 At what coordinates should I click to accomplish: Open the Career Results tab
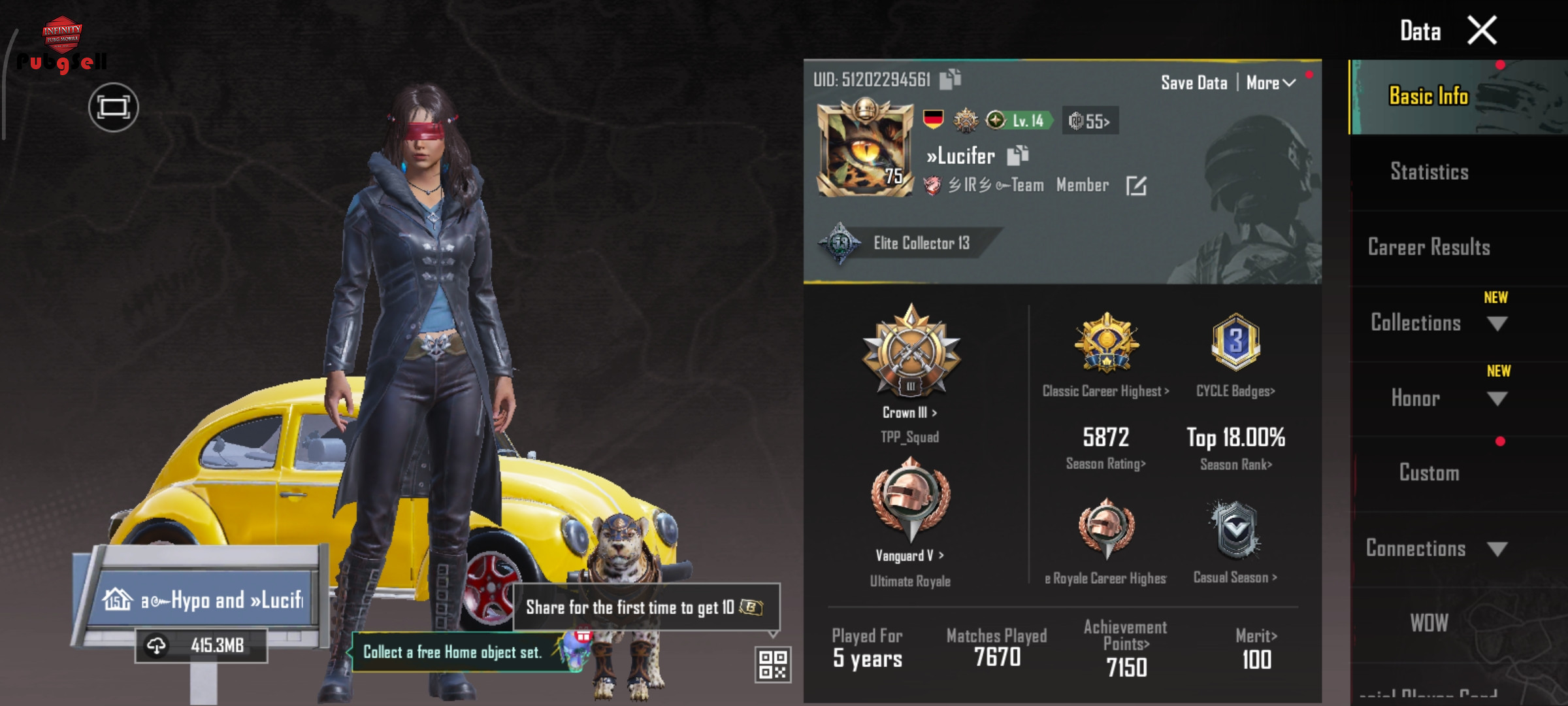(x=1429, y=247)
